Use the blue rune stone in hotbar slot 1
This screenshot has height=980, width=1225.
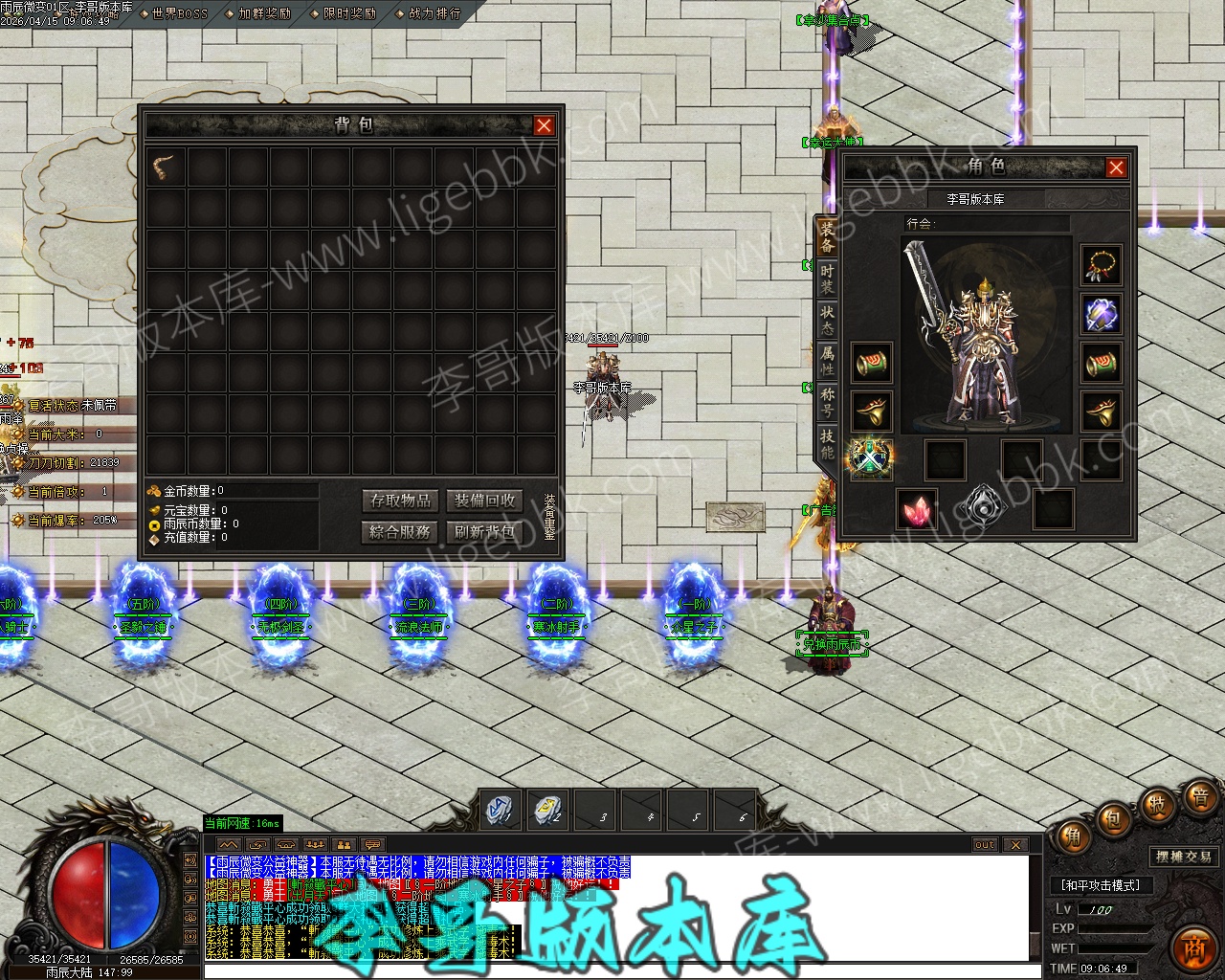click(x=500, y=810)
